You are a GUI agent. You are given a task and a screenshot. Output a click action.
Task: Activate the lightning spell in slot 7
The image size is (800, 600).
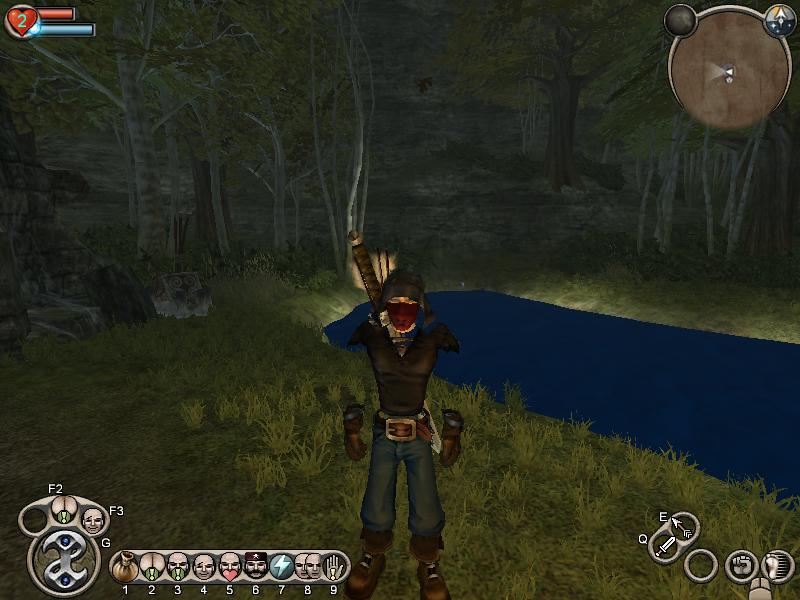tap(282, 567)
